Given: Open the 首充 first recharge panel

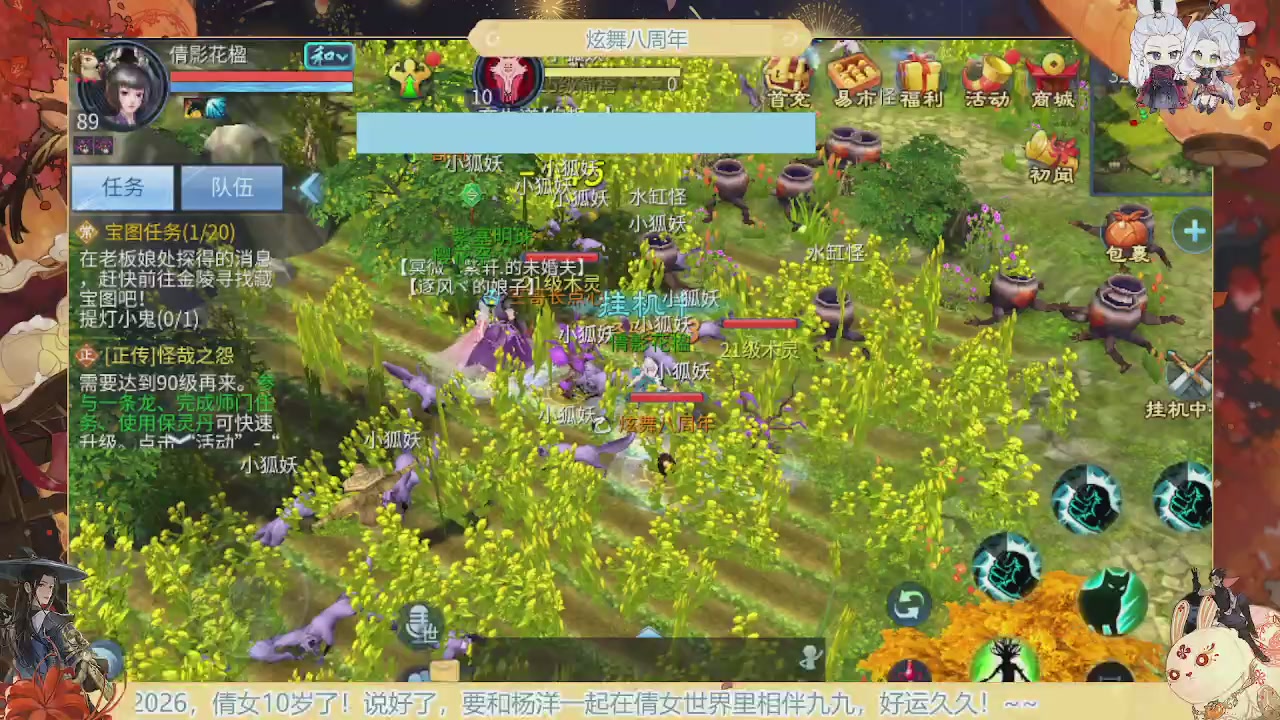Looking at the screenshot, I should tap(787, 80).
